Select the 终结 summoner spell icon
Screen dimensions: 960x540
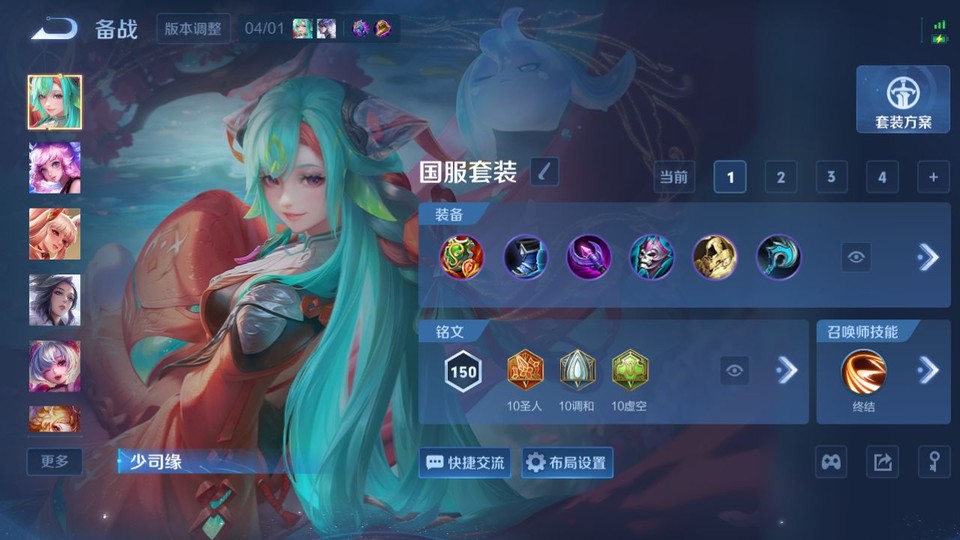tap(862, 371)
